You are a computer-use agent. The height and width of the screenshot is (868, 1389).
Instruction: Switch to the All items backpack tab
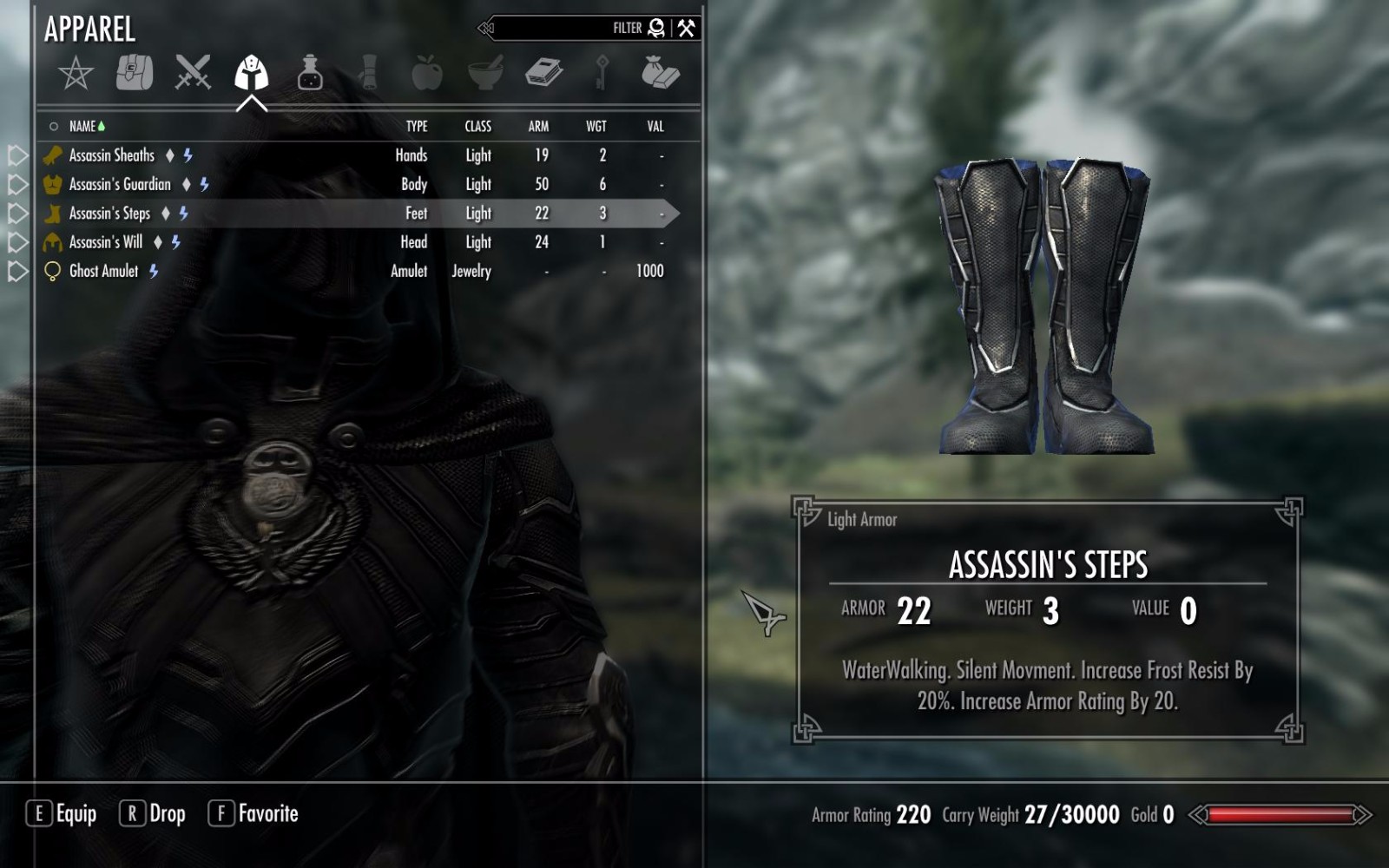click(x=135, y=74)
